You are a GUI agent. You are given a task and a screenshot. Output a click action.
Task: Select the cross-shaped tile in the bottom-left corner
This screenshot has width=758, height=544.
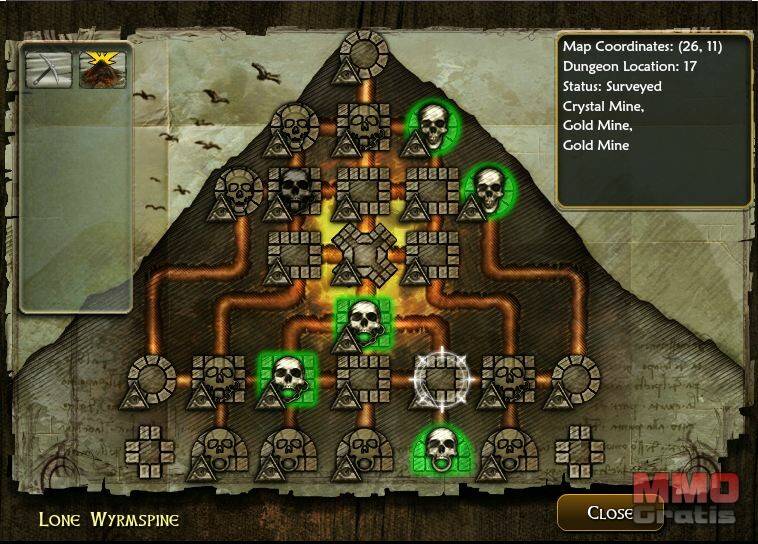[x=148, y=450]
